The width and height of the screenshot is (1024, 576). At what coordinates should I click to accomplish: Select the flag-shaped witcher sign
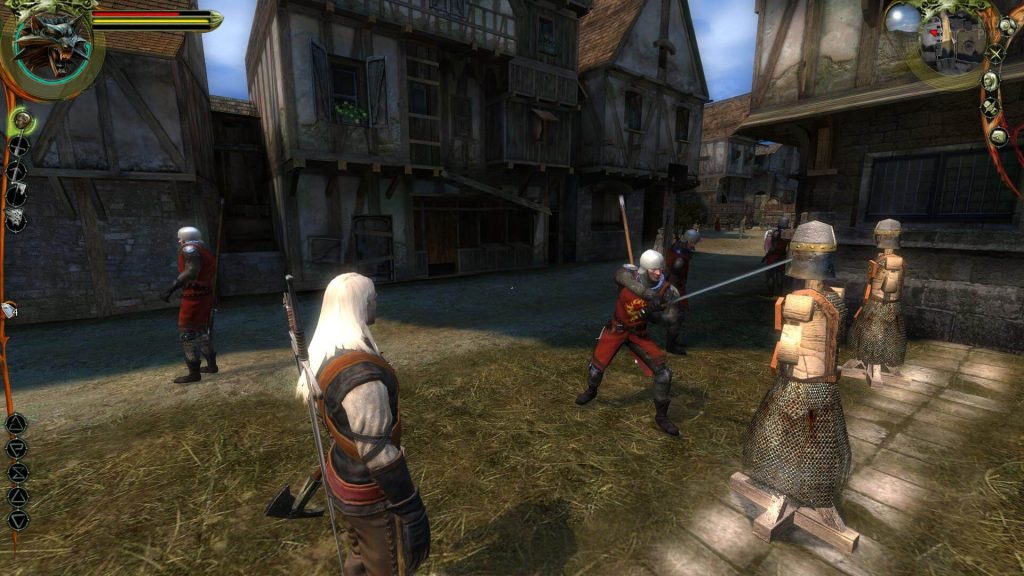17,448
